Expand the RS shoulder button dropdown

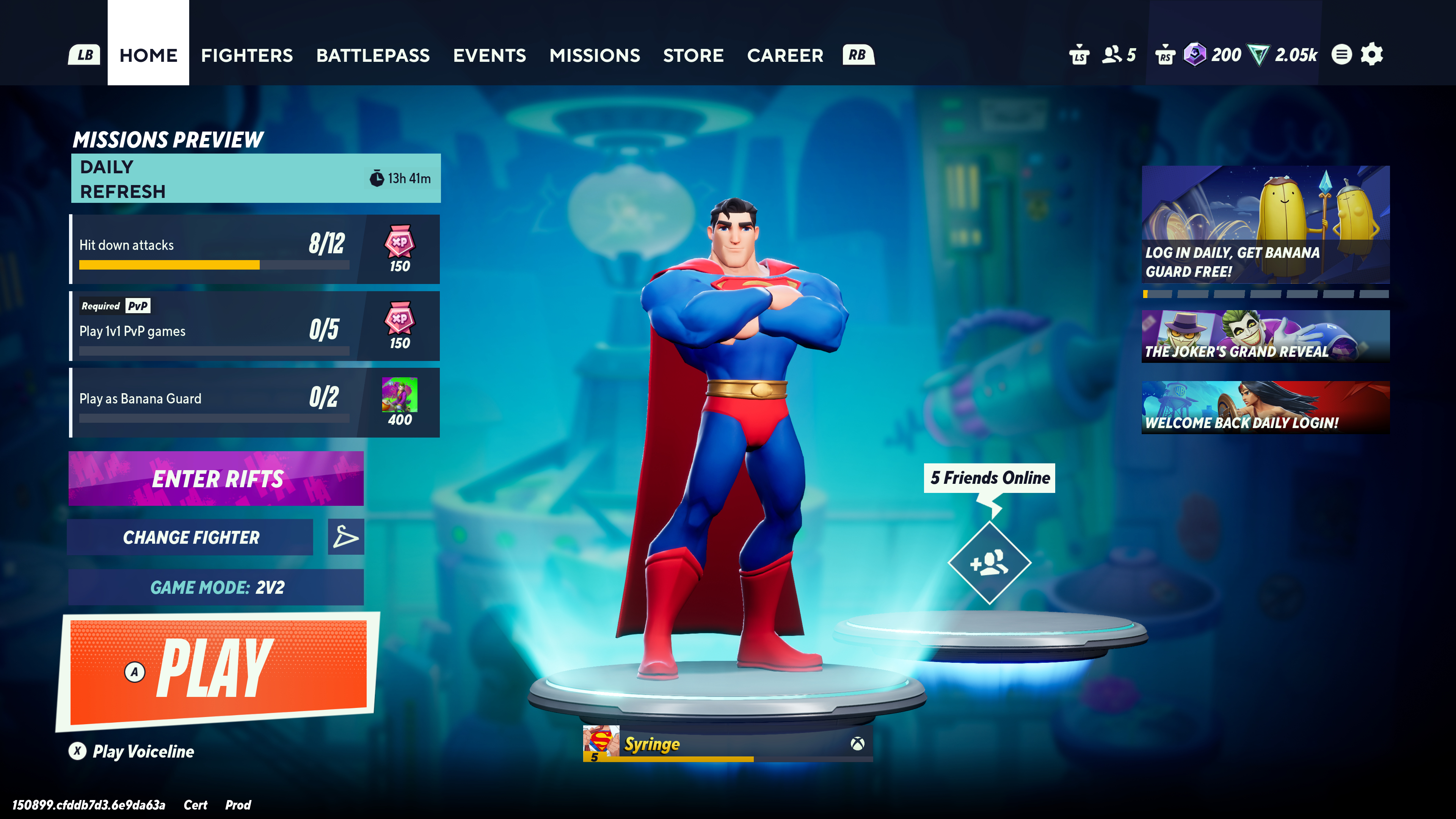pos(1168,54)
